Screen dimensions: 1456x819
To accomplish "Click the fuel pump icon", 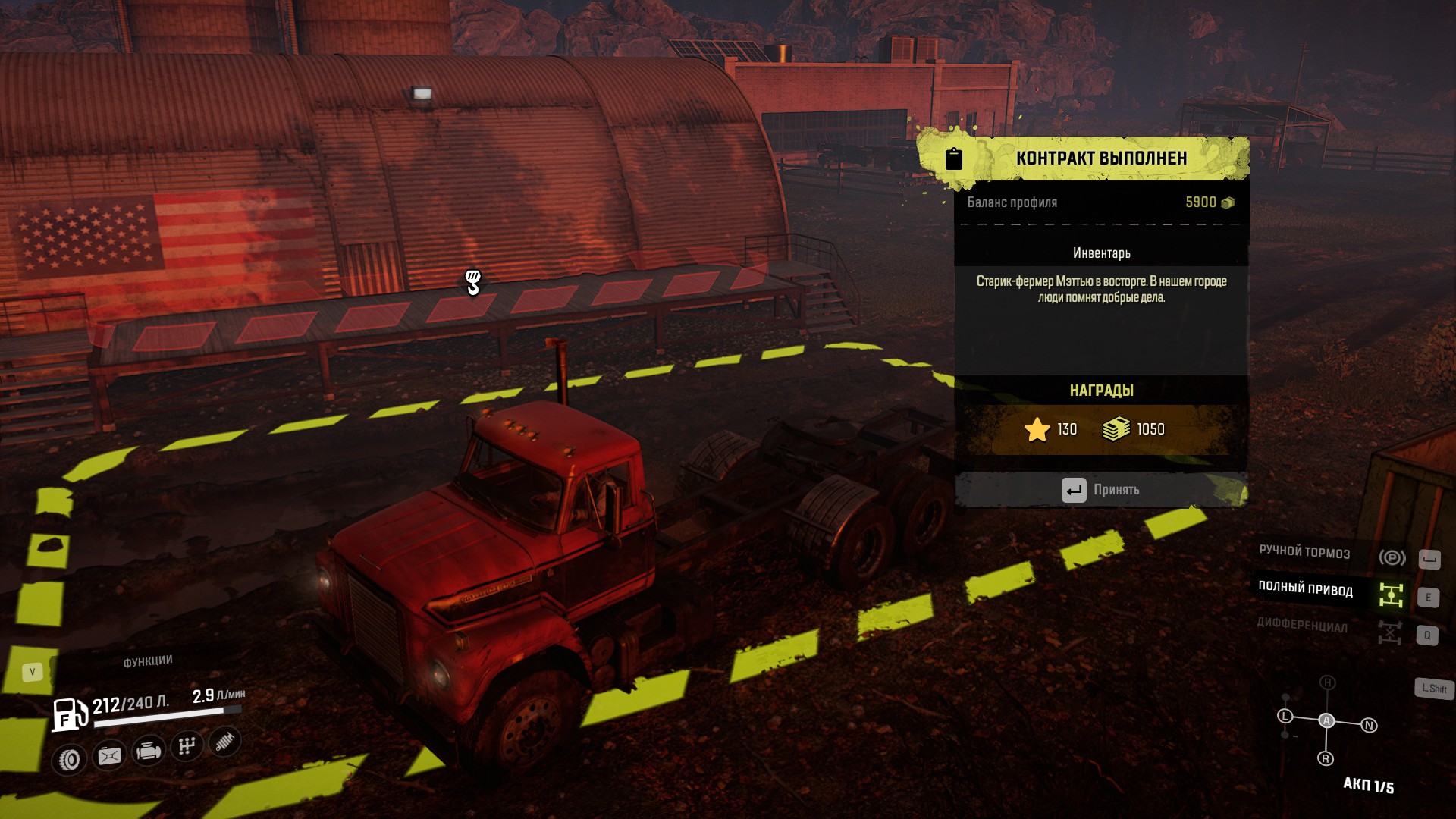I will (69, 715).
